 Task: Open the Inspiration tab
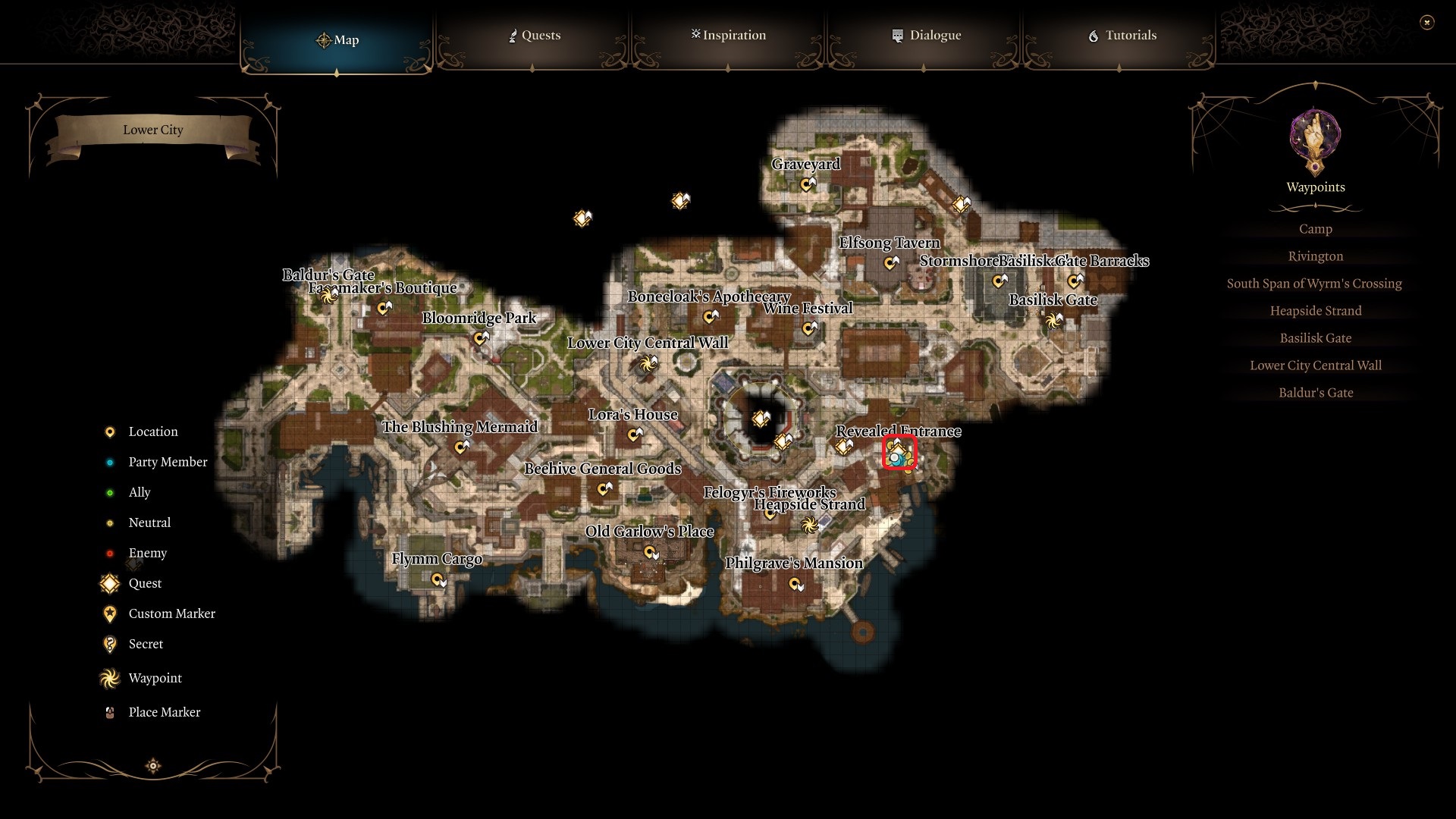click(728, 35)
